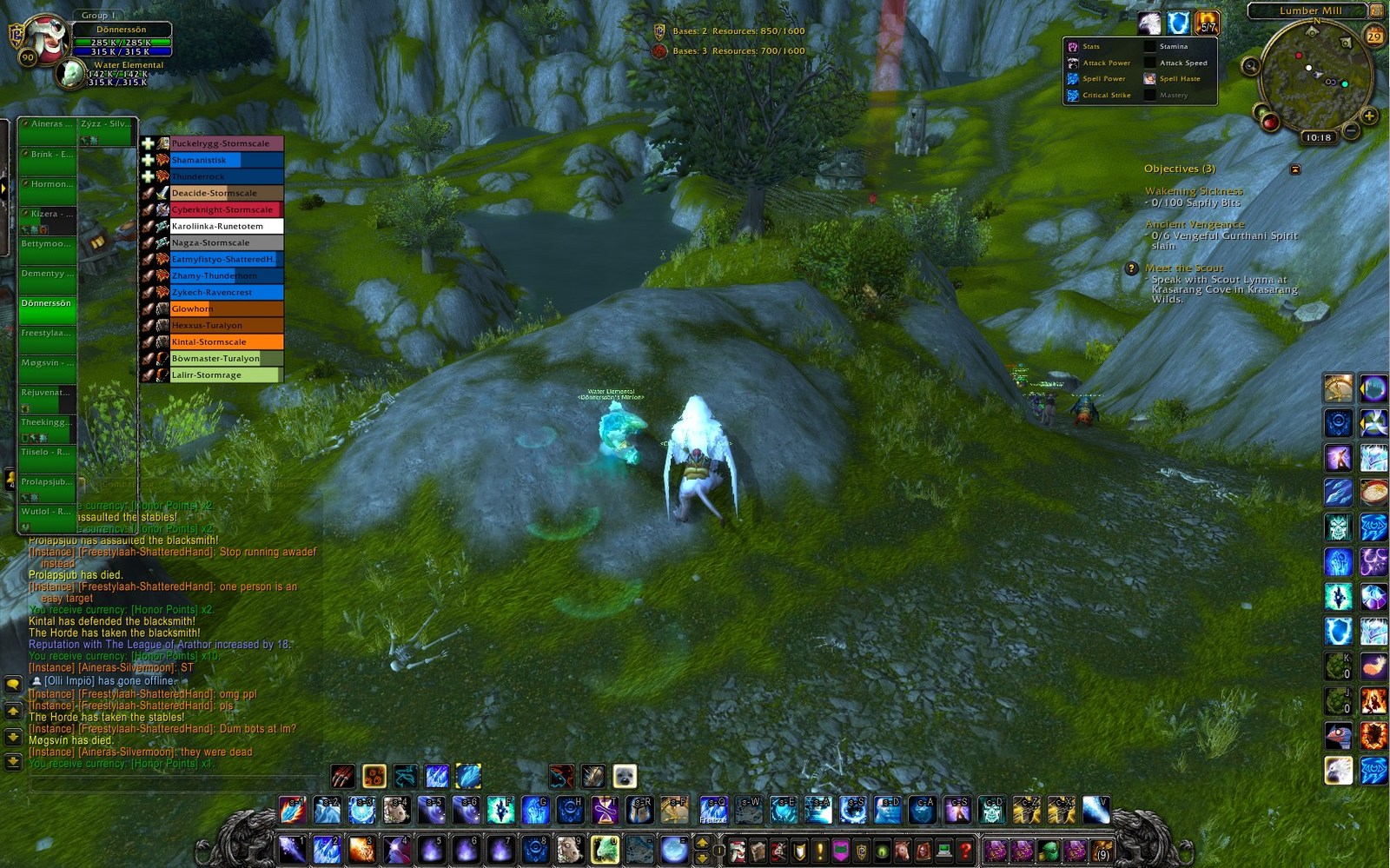Collapse the Objectives tracker

[x=1295, y=169]
